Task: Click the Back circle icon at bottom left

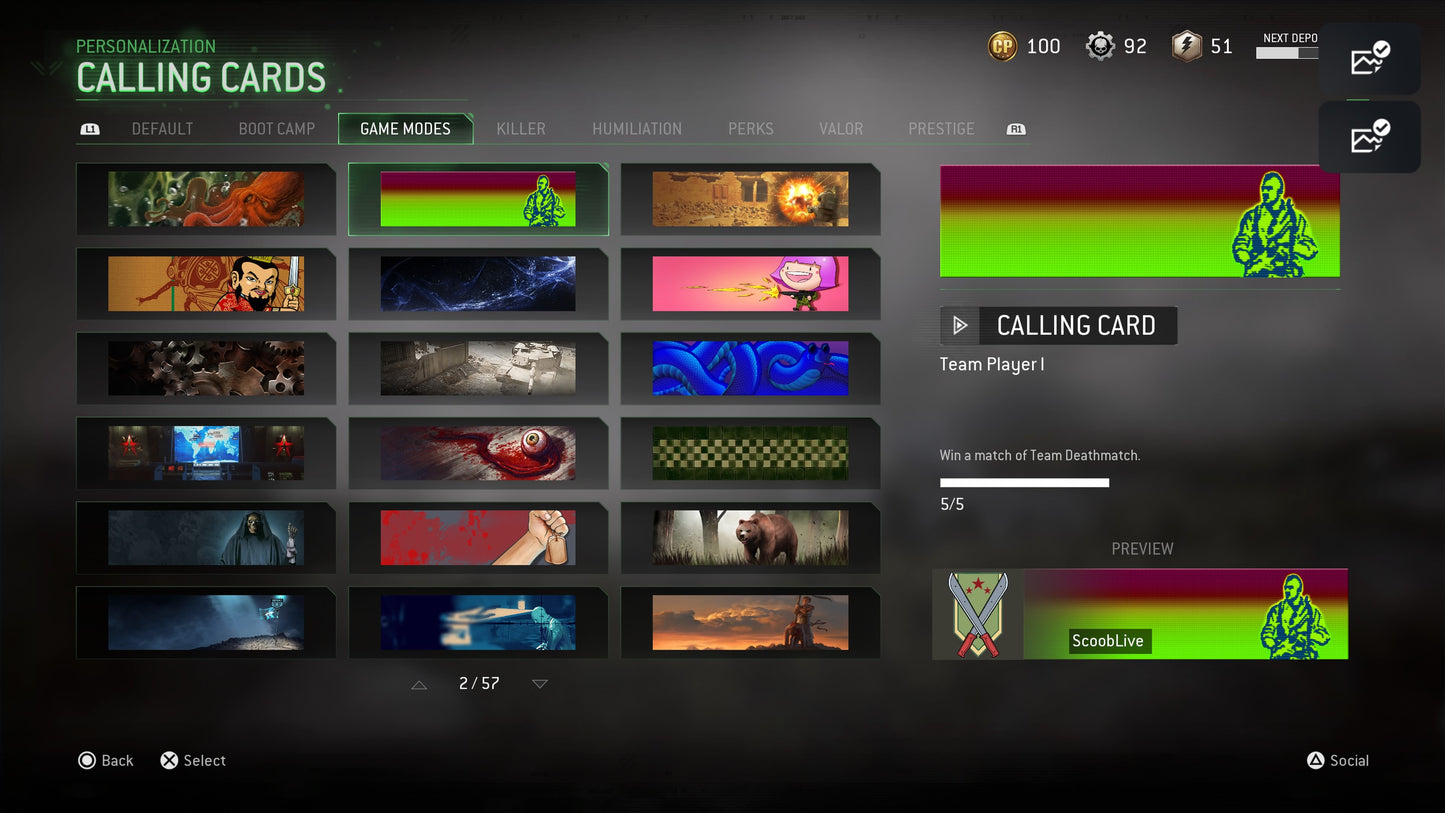Action: 87,760
